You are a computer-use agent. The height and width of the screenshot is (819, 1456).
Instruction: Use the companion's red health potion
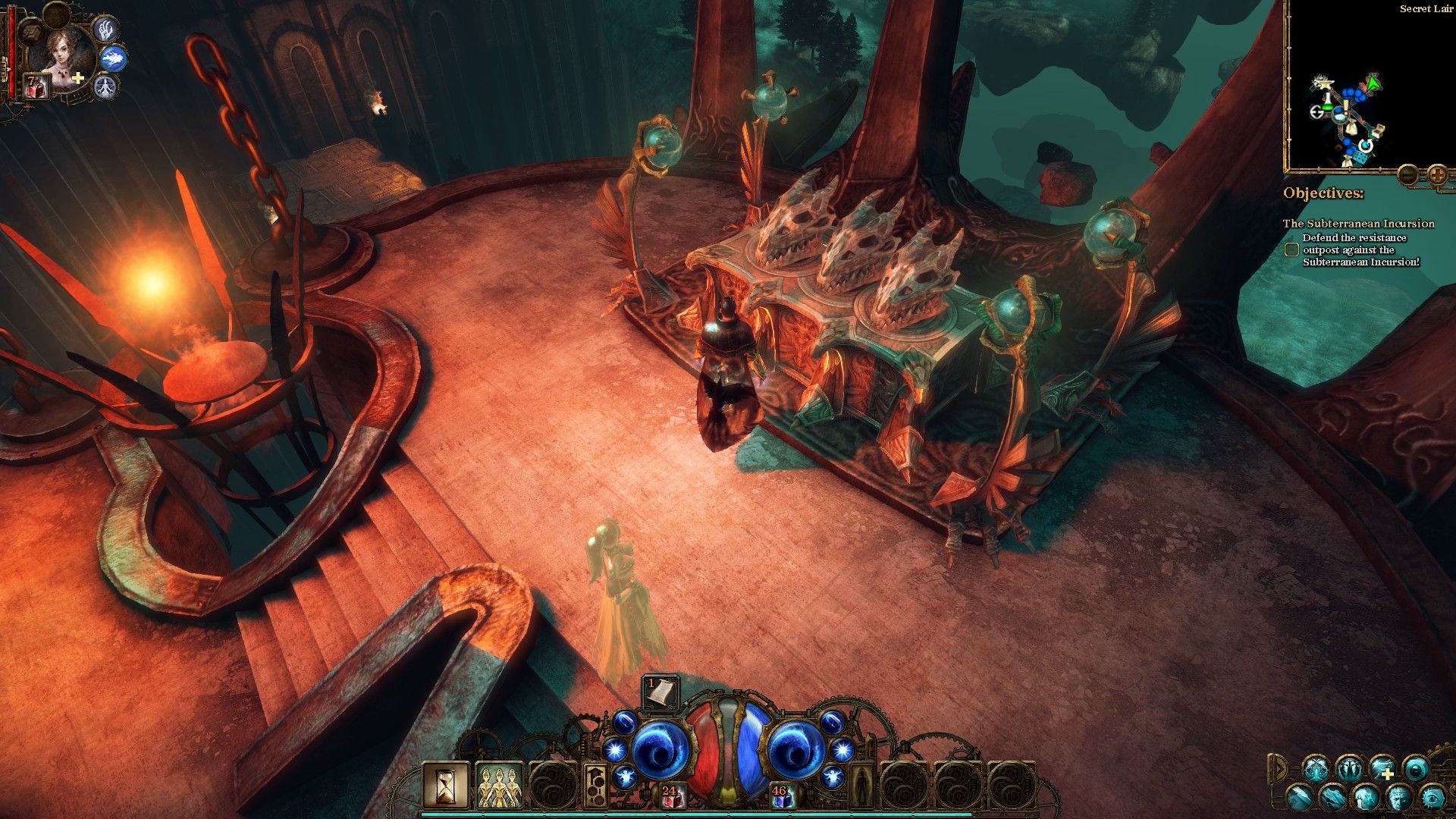[36, 86]
